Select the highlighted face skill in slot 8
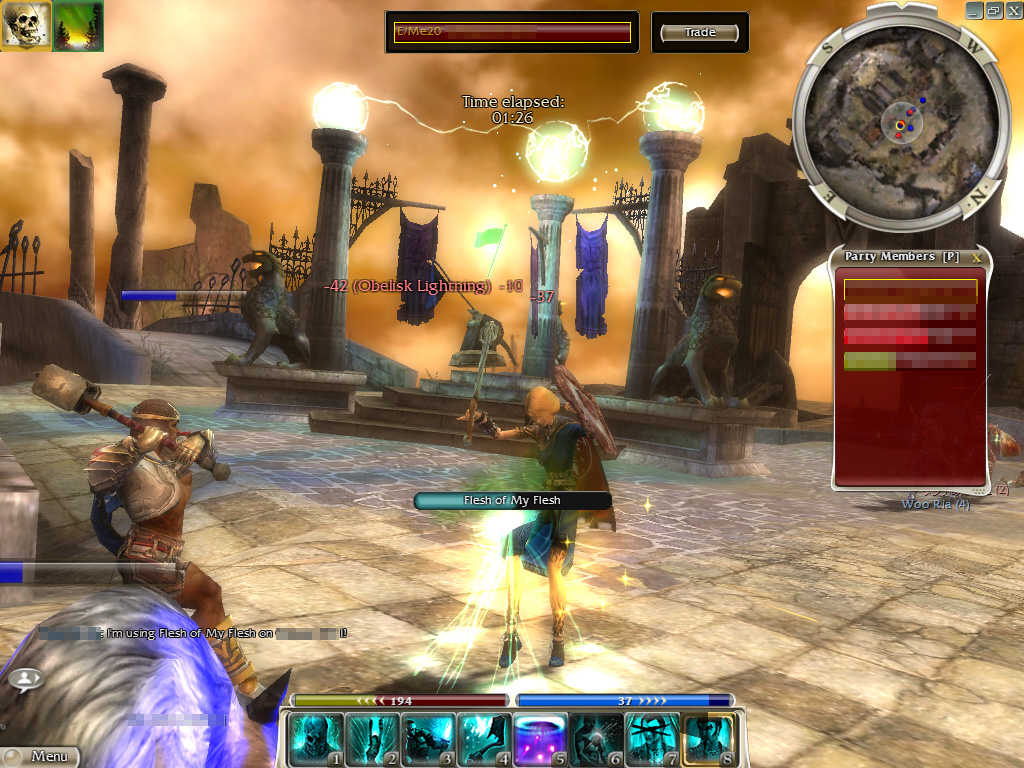Screen dimensions: 1024x768 click(x=709, y=739)
